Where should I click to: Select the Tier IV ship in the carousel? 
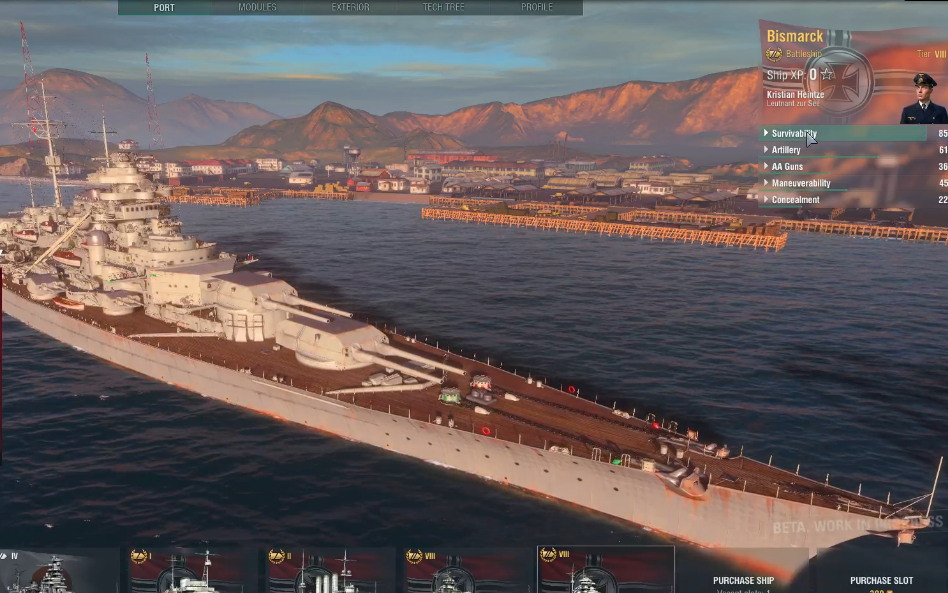58,570
